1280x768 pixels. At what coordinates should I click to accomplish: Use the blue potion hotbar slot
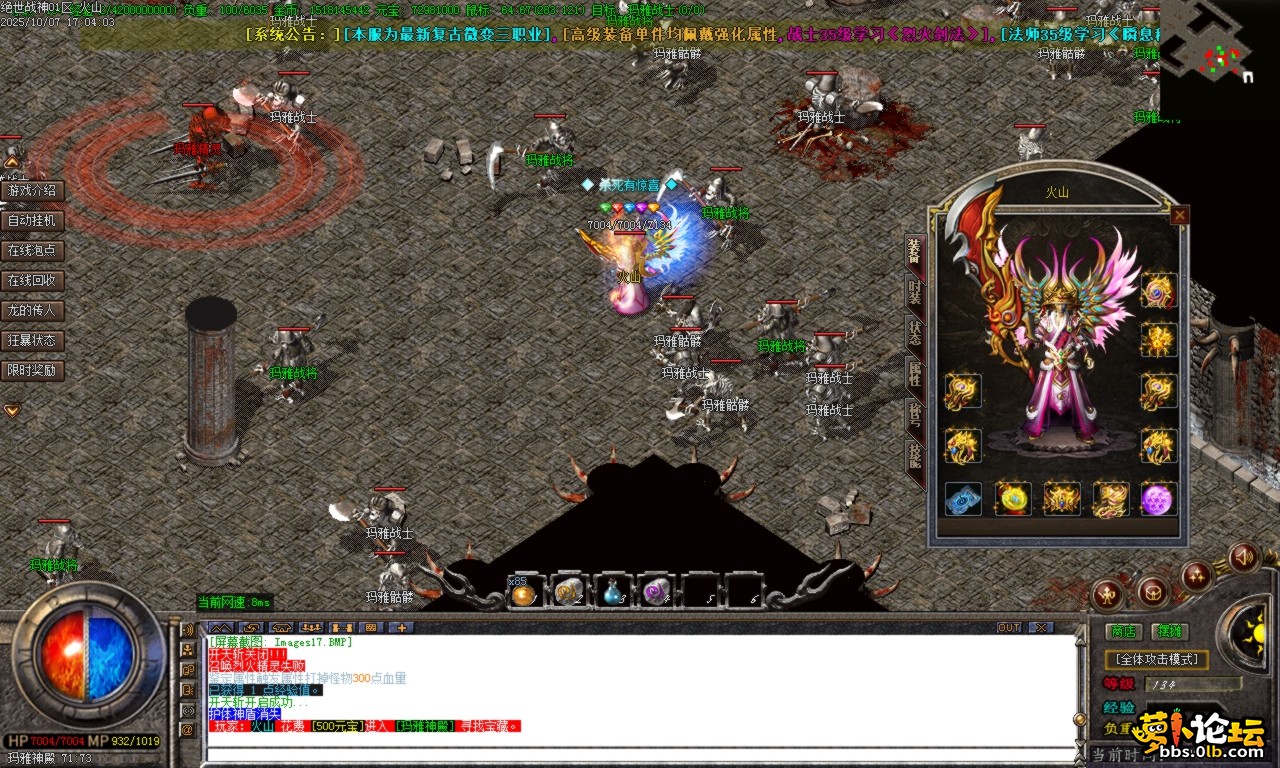pos(612,593)
